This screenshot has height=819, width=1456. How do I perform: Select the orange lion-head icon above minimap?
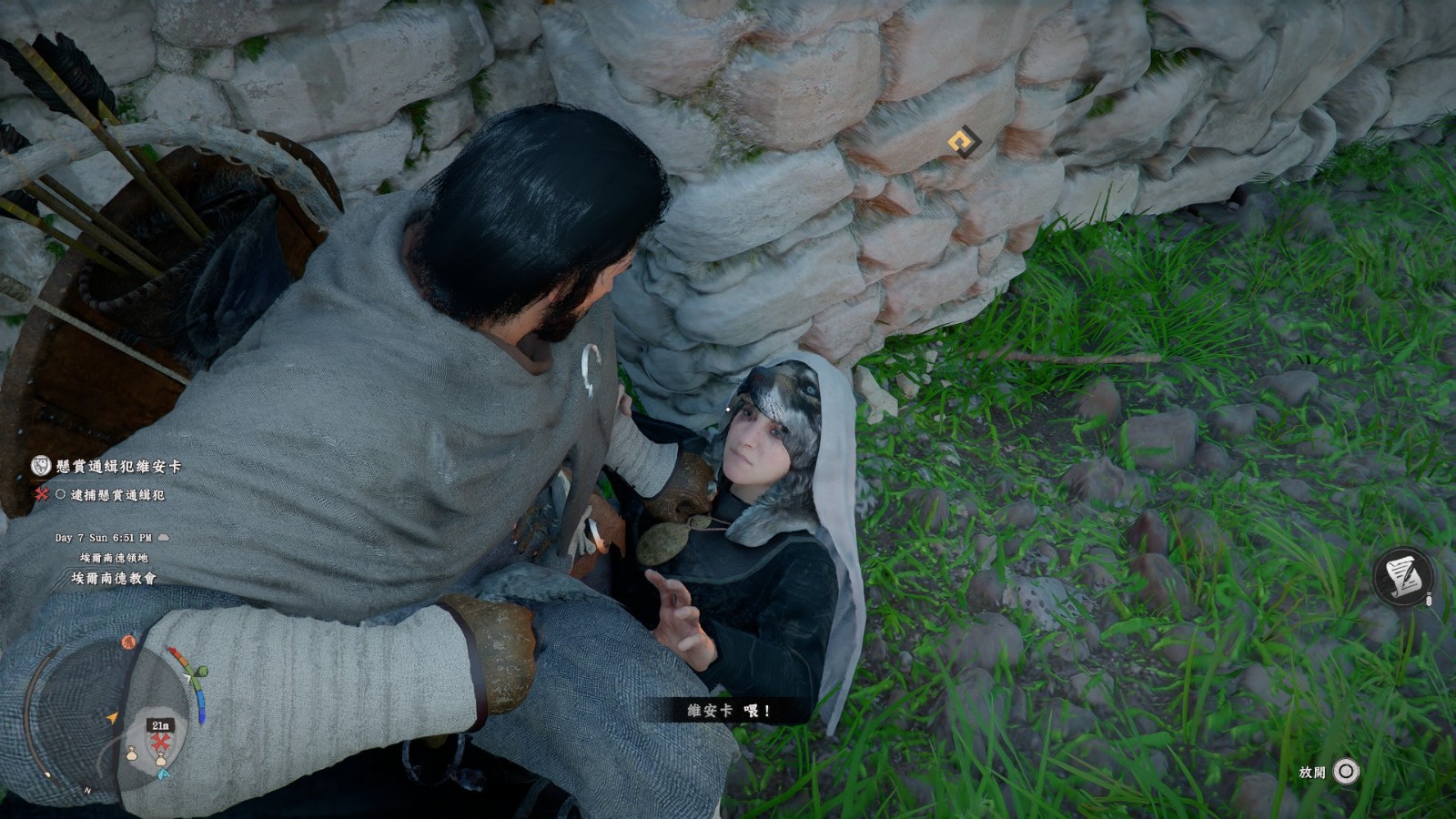(x=128, y=642)
